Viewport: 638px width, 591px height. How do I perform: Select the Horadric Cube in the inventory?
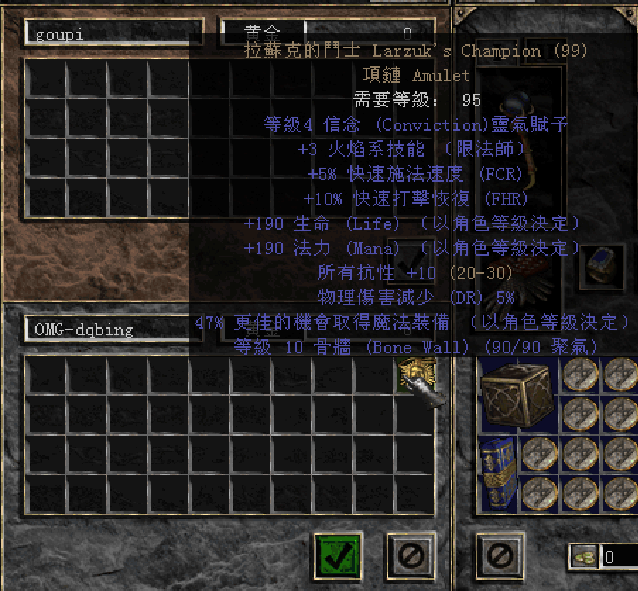(515, 396)
